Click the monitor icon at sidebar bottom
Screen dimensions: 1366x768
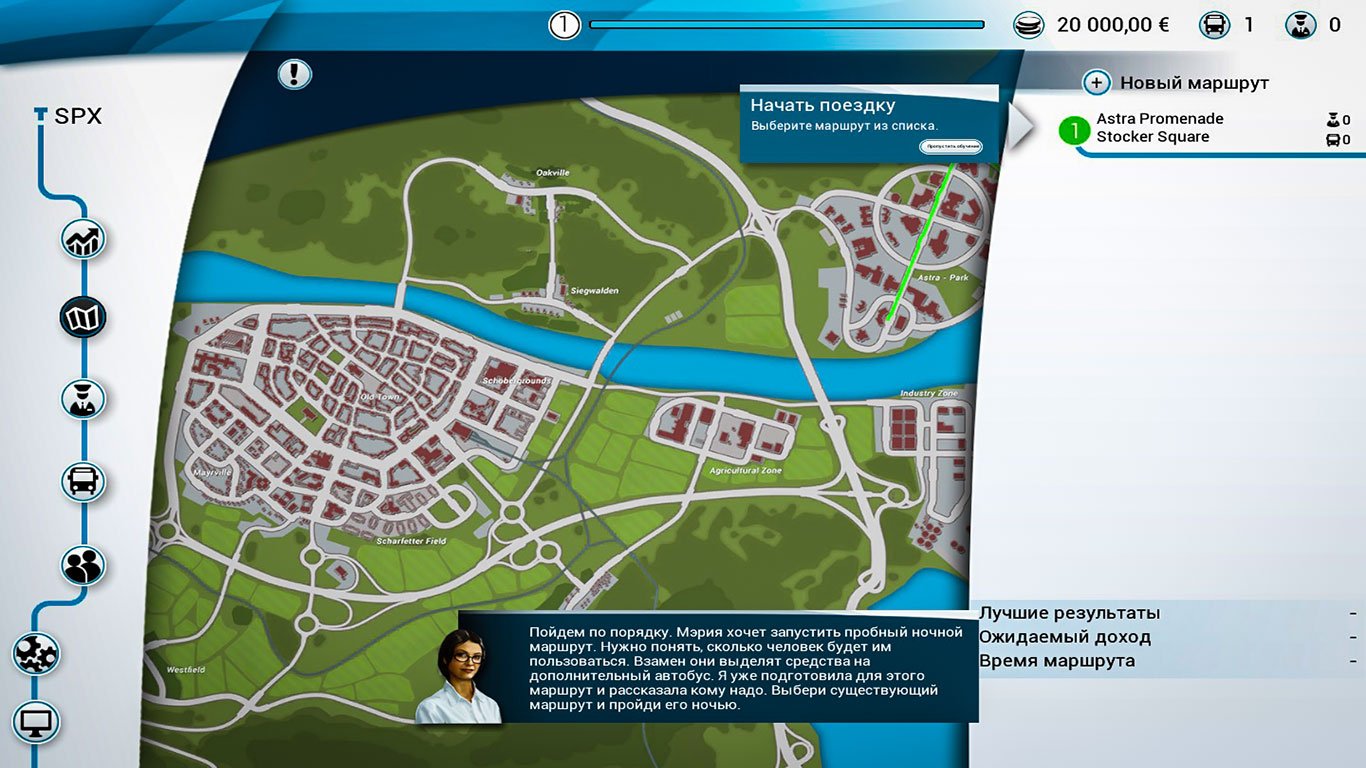(36, 722)
